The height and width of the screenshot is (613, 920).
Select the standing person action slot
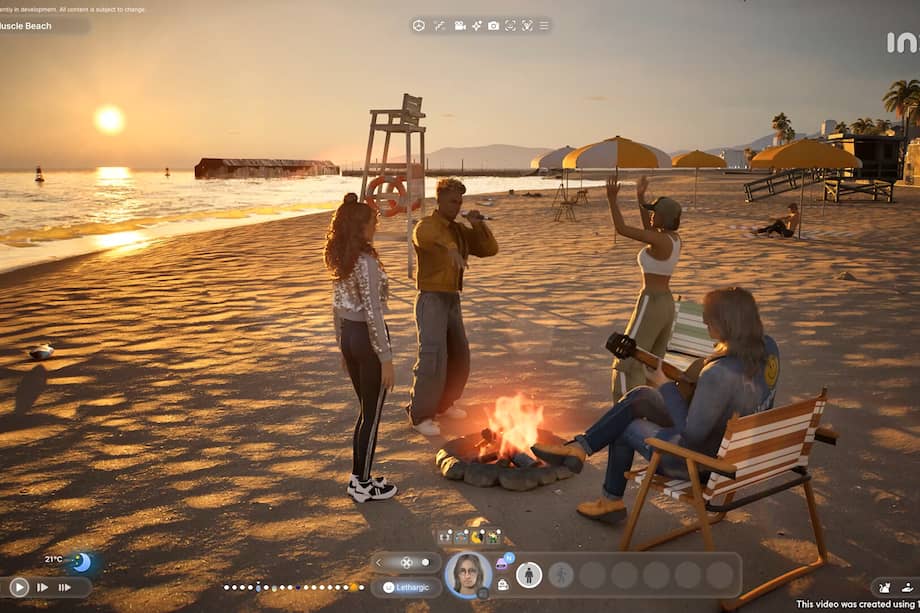click(529, 575)
